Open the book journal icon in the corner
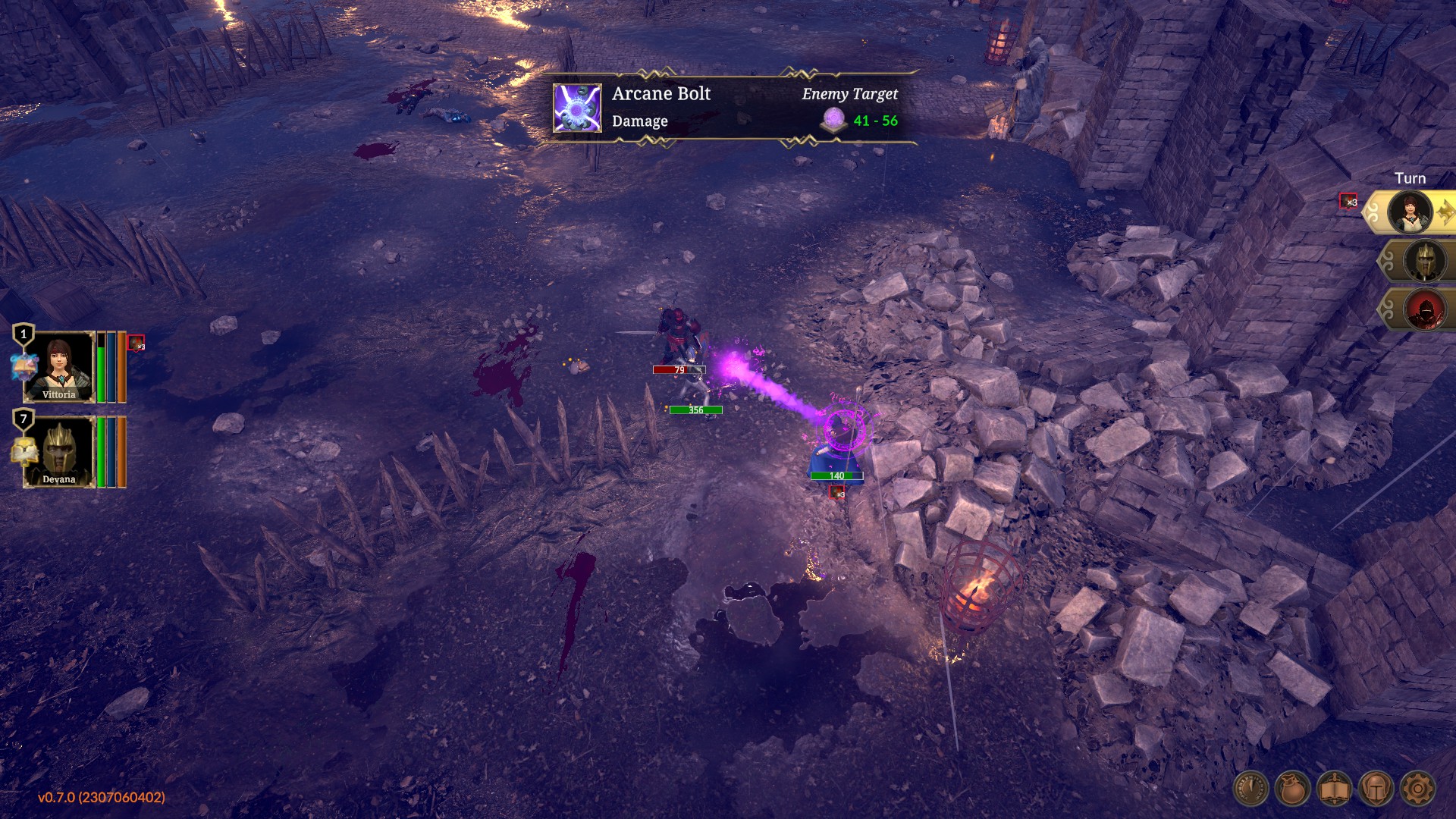1456x819 pixels. (1335, 789)
